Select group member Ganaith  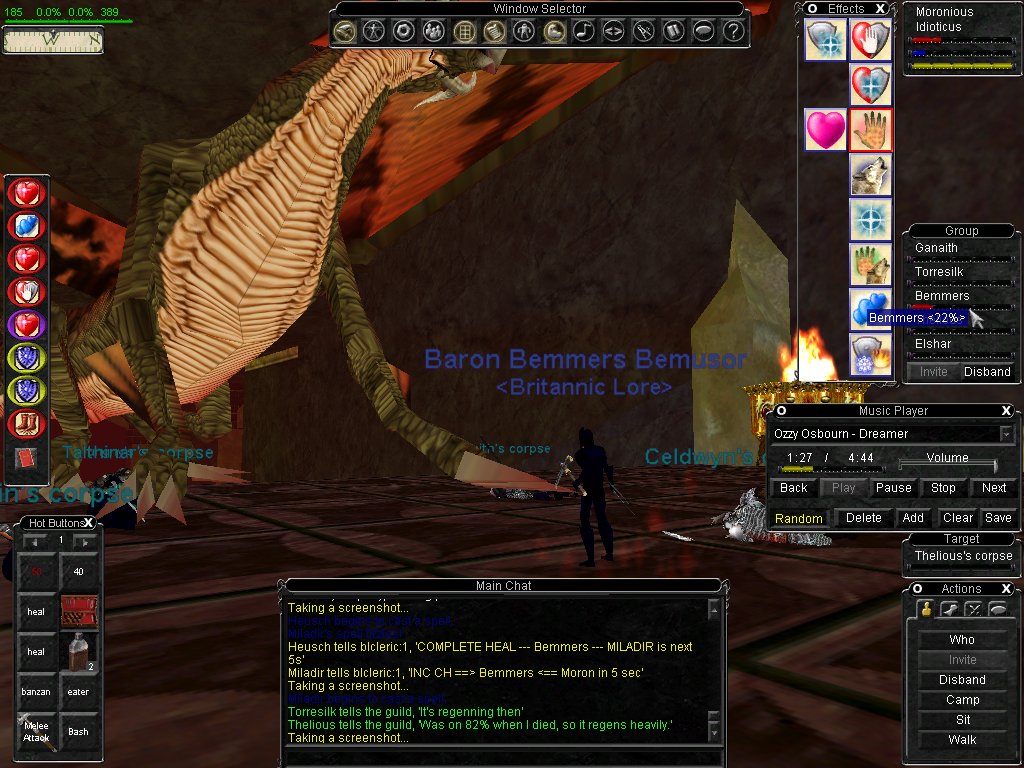[936, 248]
